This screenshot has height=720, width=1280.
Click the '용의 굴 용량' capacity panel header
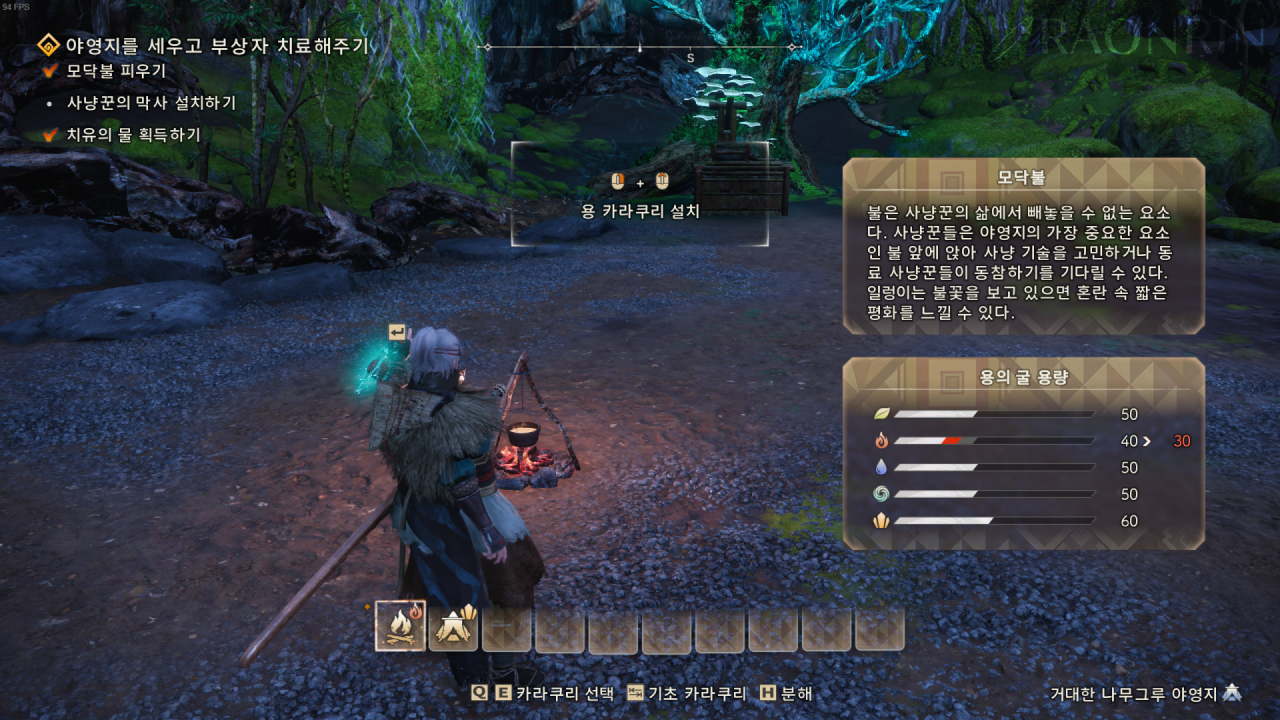tap(1022, 377)
